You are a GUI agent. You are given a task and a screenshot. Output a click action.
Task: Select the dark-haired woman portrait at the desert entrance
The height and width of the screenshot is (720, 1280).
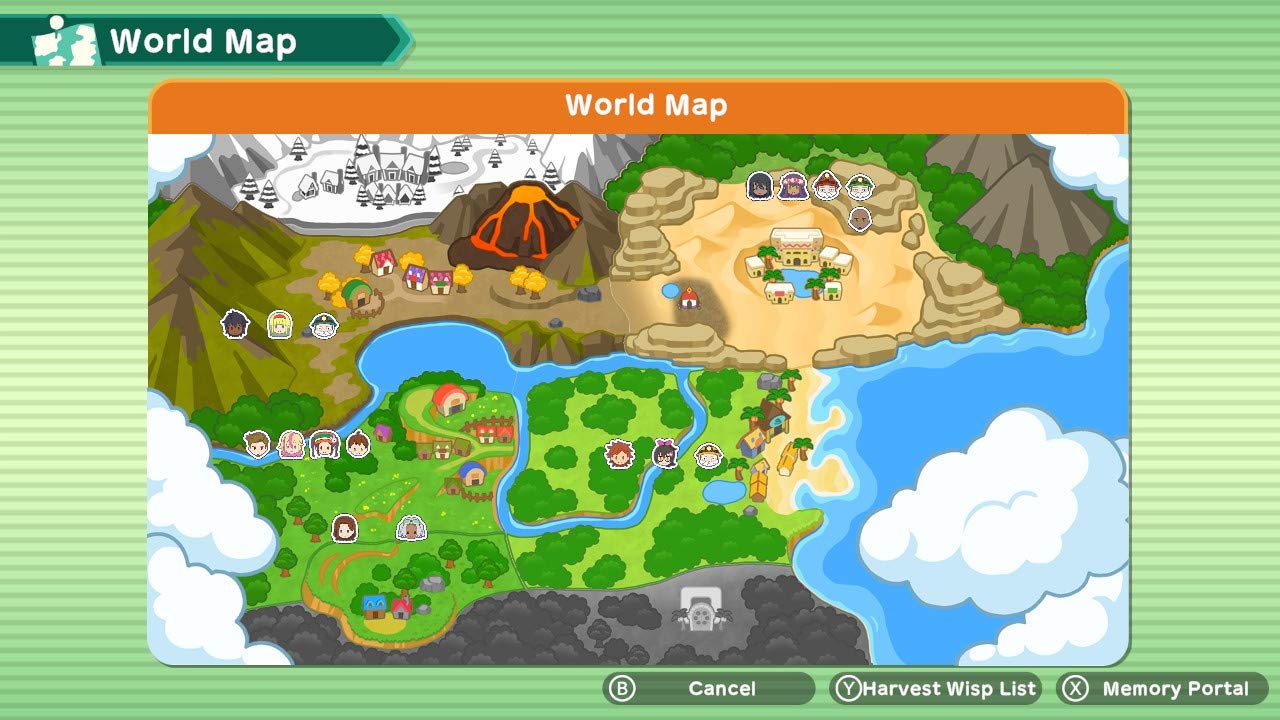759,187
